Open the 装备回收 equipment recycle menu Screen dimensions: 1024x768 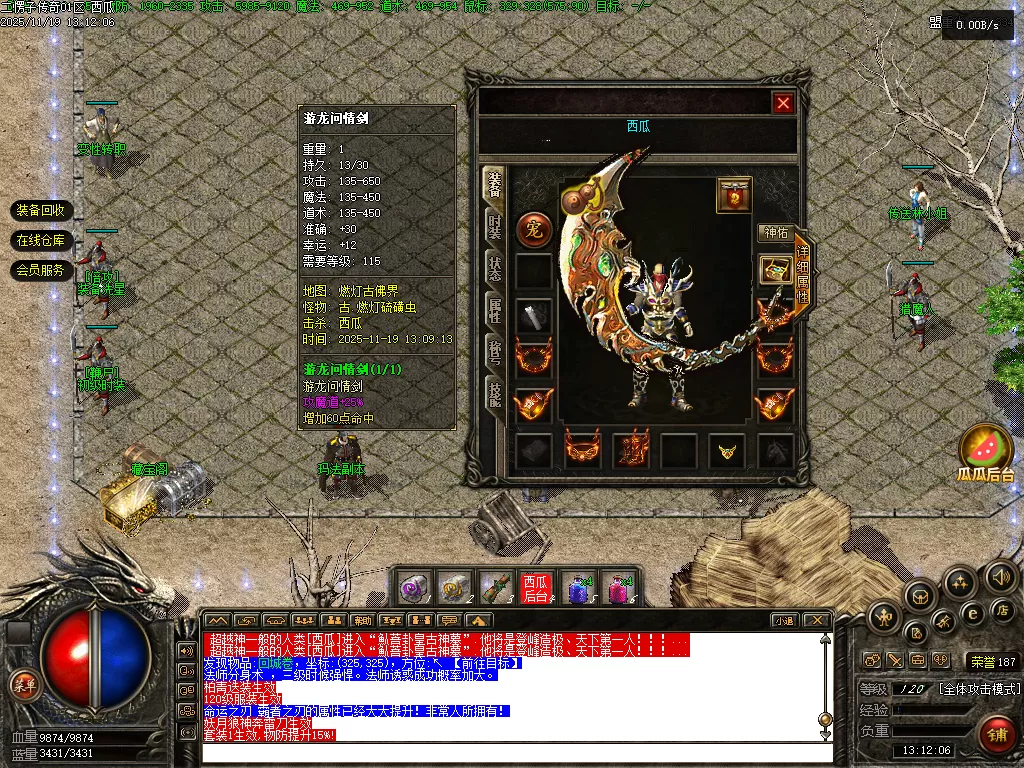(x=41, y=210)
